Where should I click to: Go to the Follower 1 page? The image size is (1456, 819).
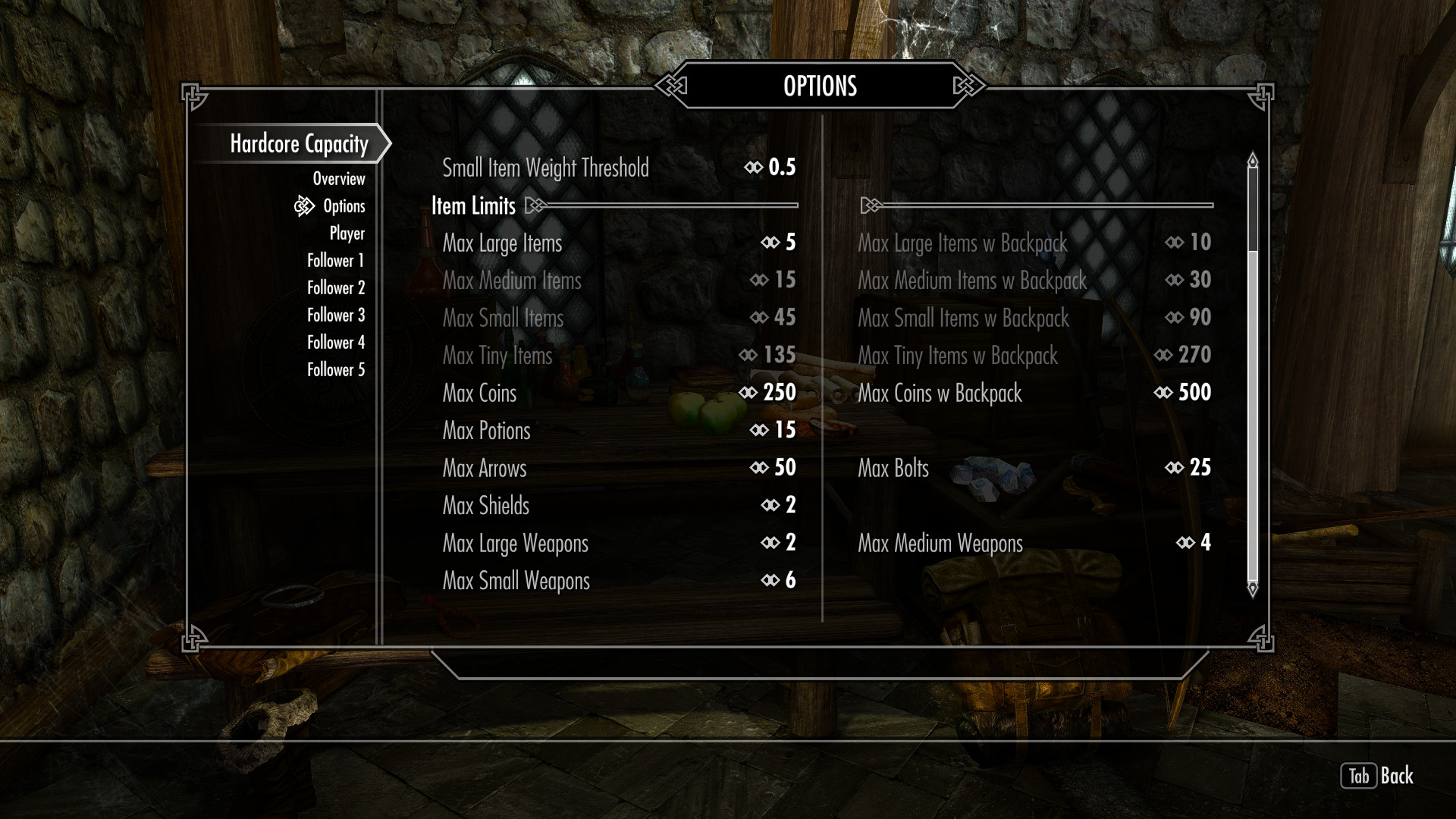click(x=335, y=261)
